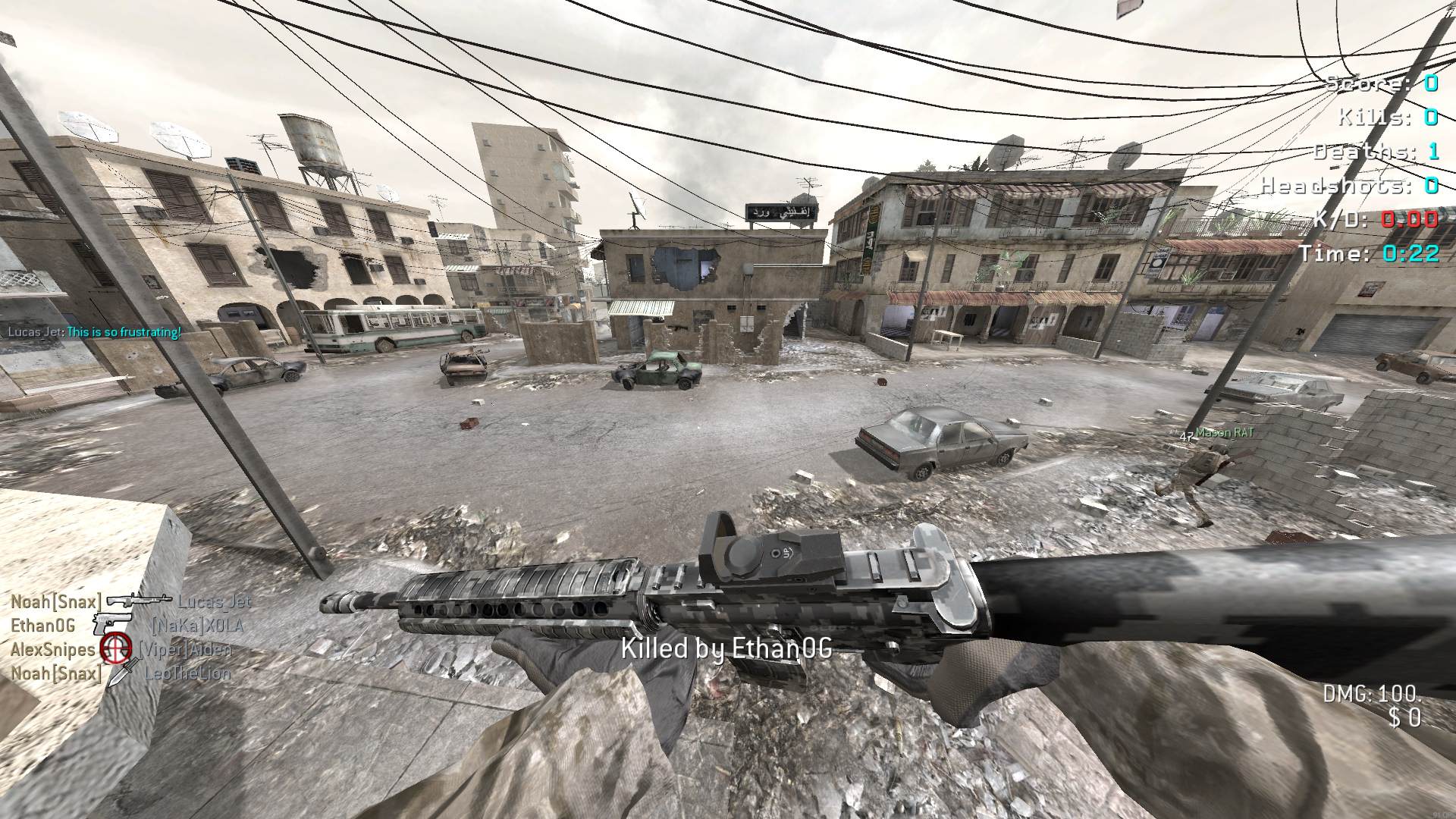Click Lucas Jet's chat message

pos(94,332)
